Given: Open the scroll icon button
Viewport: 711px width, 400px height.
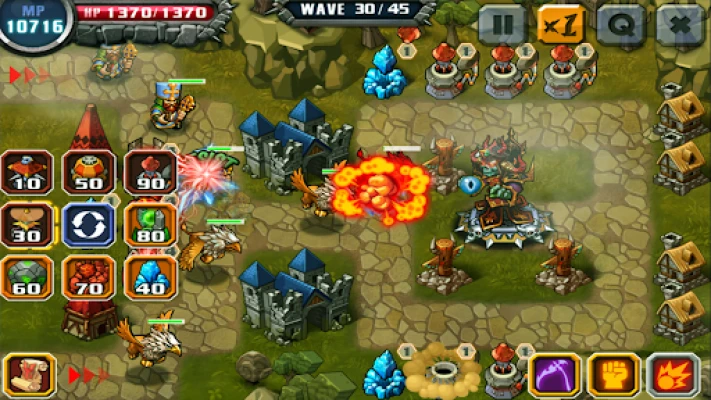Looking at the screenshot, I should point(29,375).
